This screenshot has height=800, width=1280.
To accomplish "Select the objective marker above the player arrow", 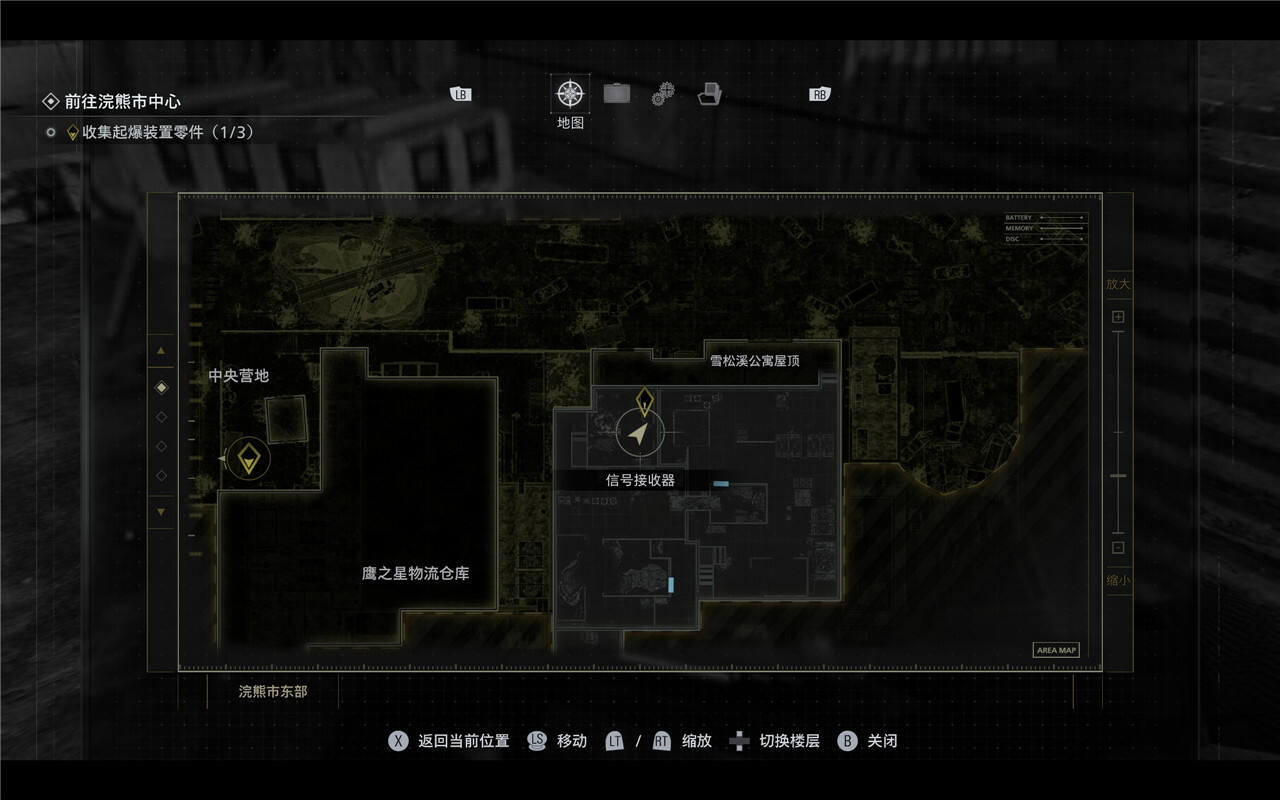I will pyautogui.click(x=645, y=400).
